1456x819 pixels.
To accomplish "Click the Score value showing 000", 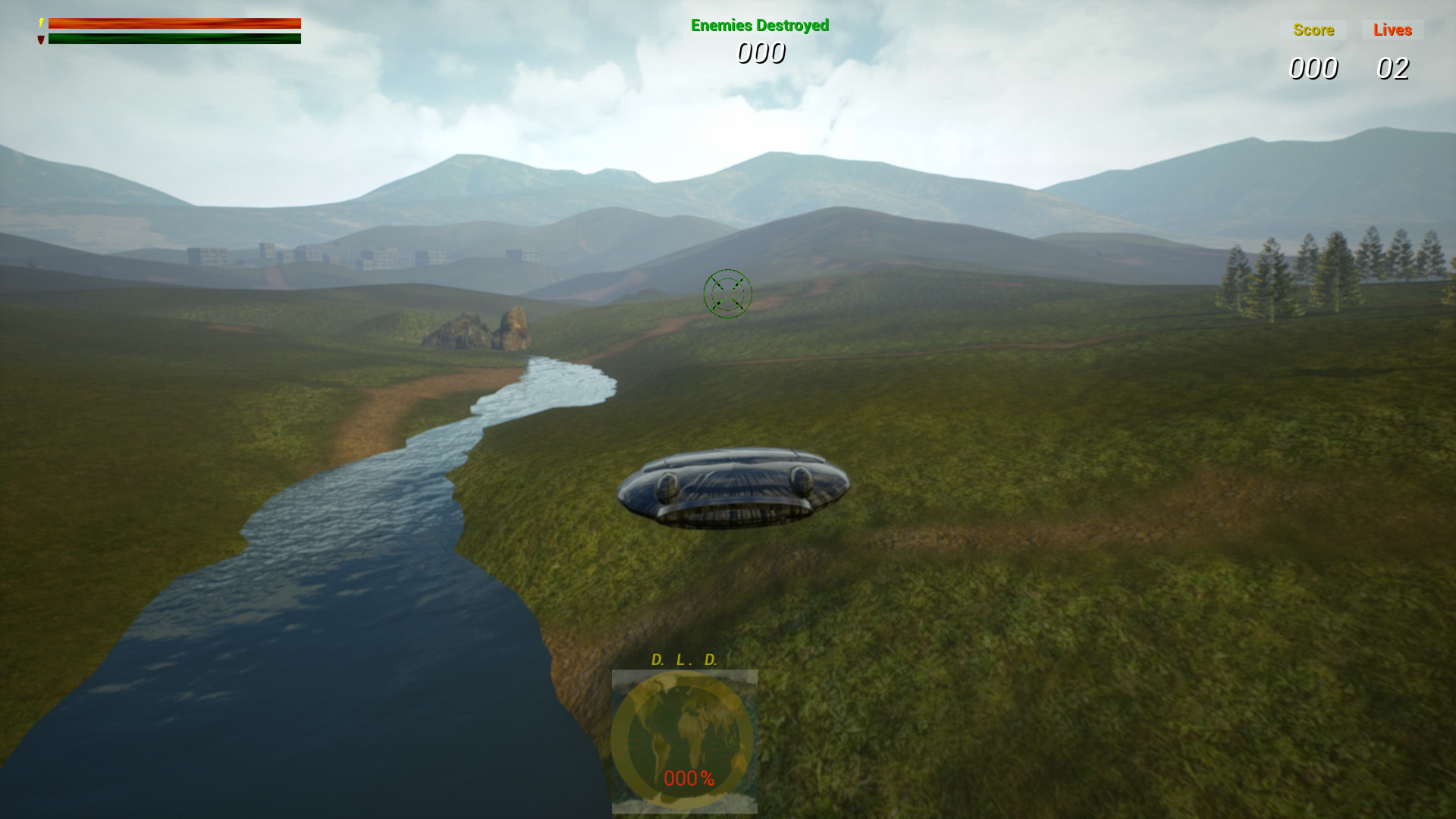I will 1313,70.
